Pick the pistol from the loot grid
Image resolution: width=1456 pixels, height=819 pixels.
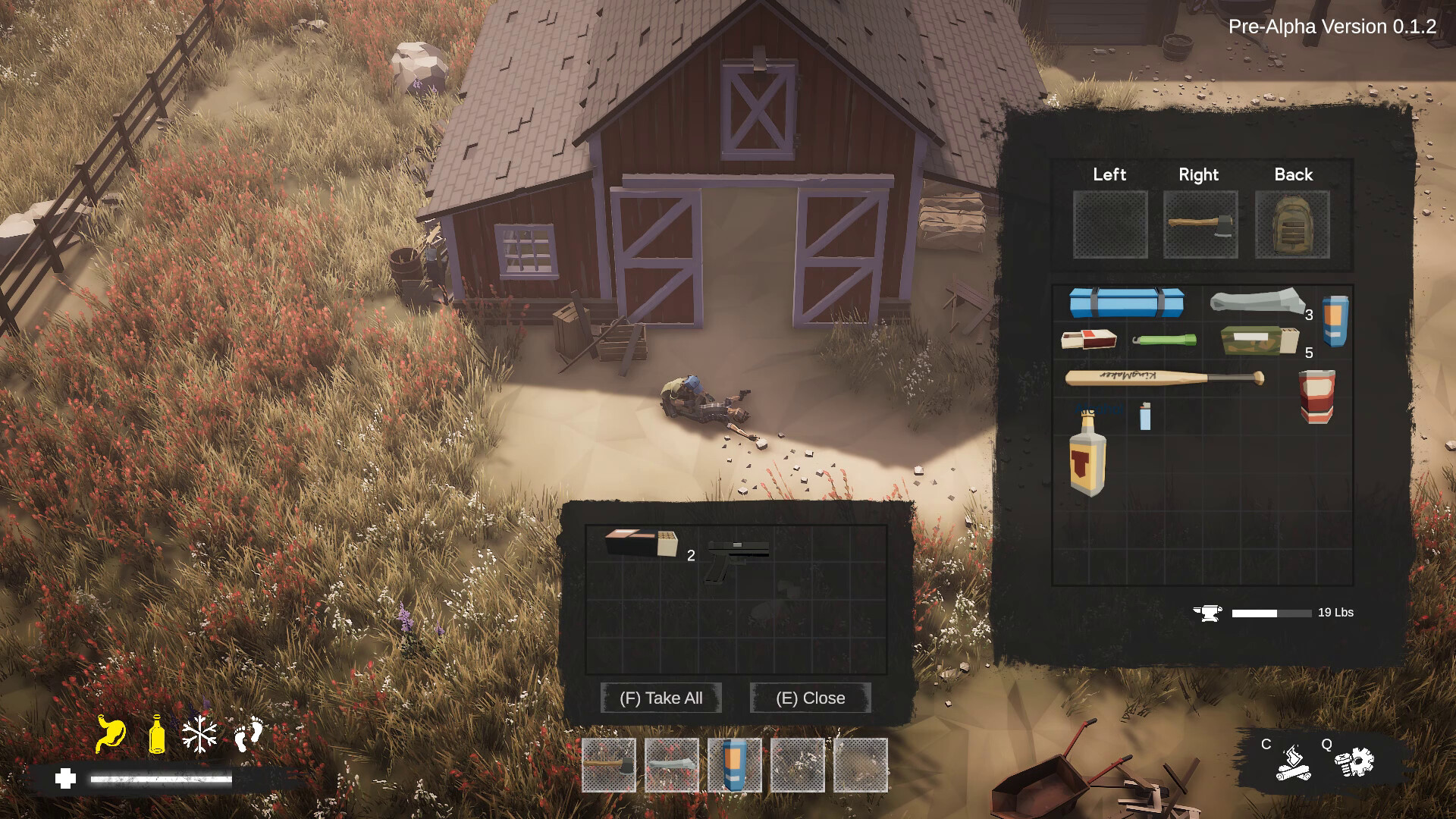coord(736,560)
